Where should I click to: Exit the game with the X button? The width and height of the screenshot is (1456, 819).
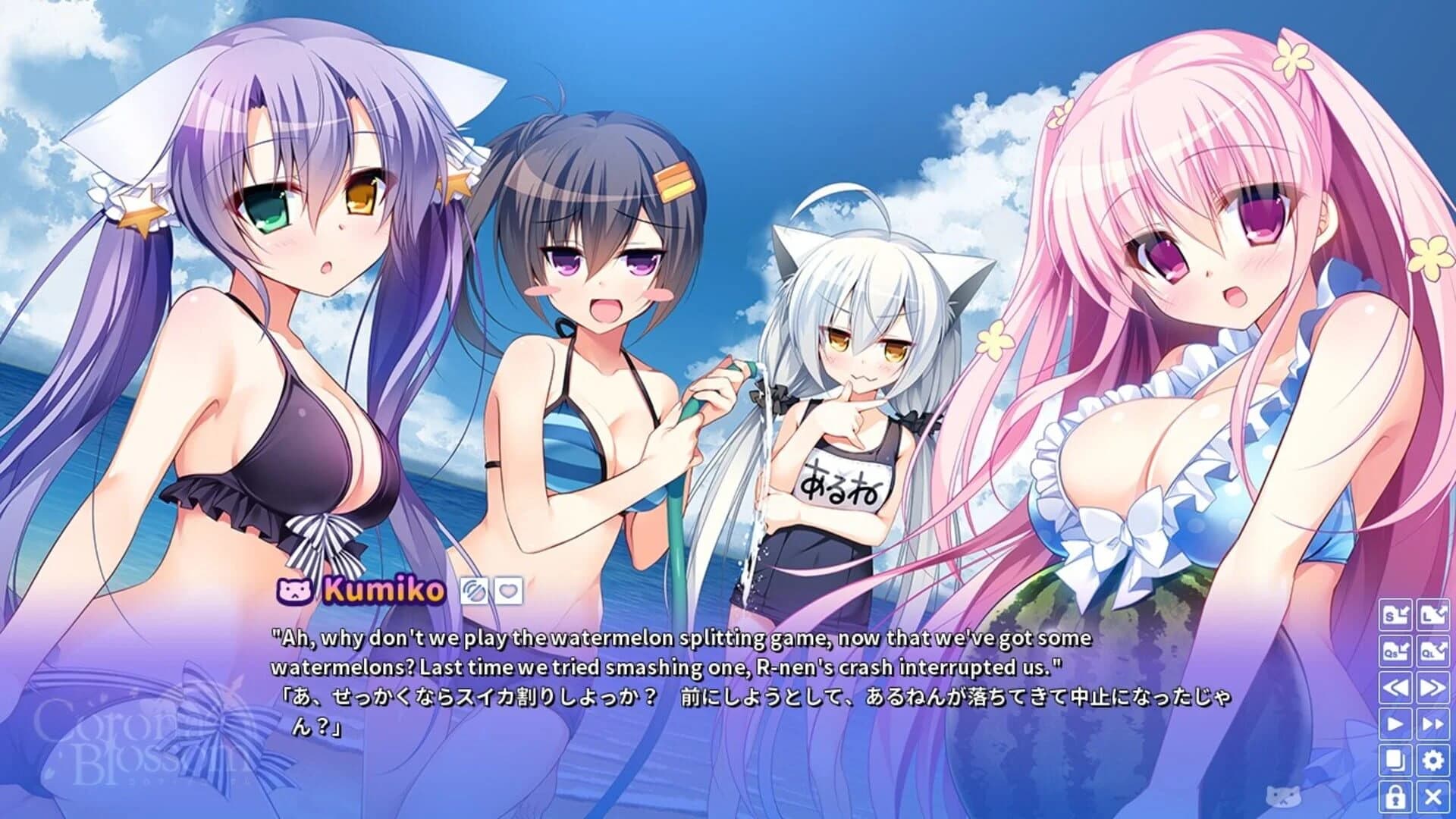pyautogui.click(x=1433, y=795)
